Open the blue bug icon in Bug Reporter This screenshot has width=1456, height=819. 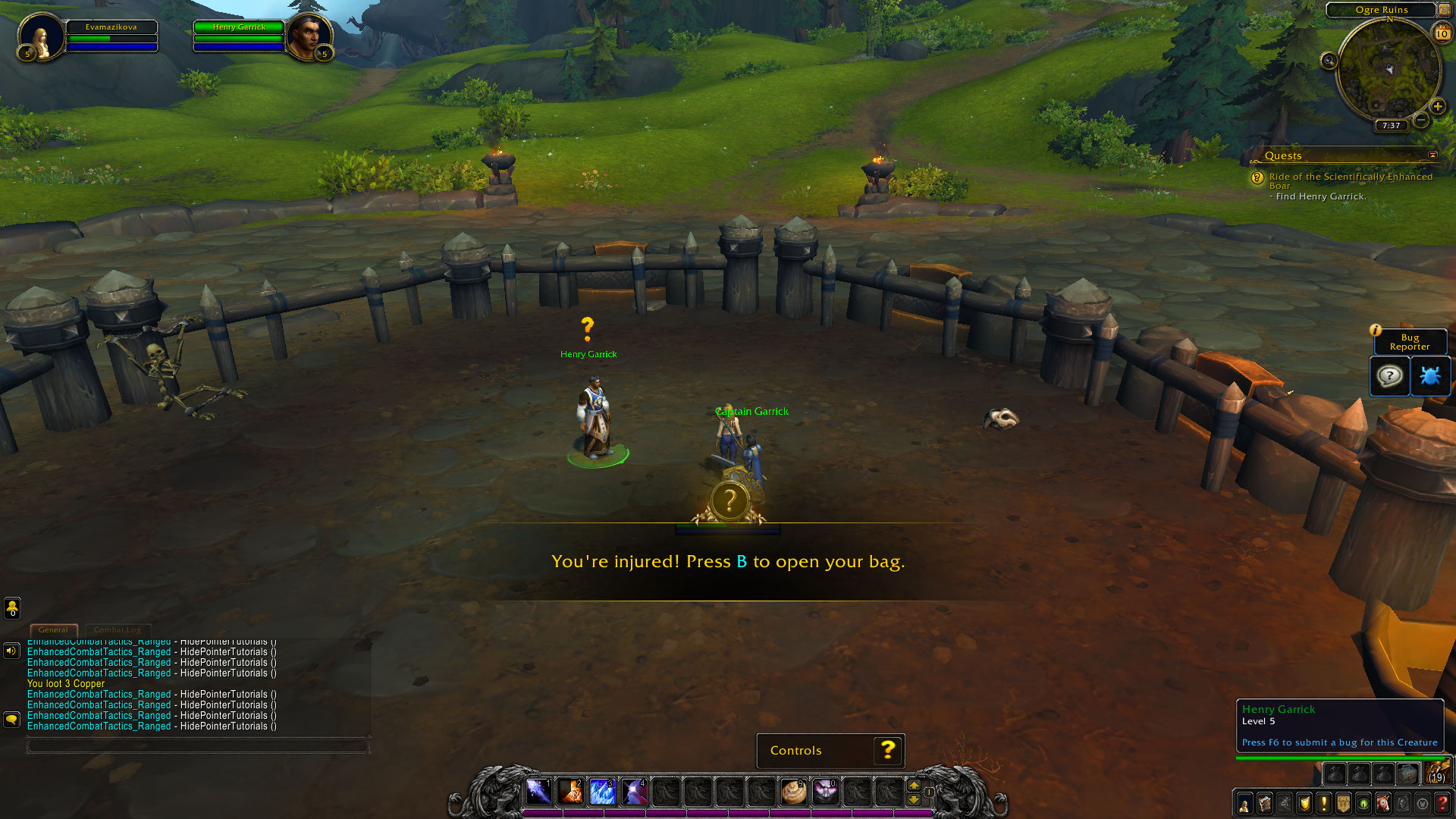pyautogui.click(x=1429, y=376)
